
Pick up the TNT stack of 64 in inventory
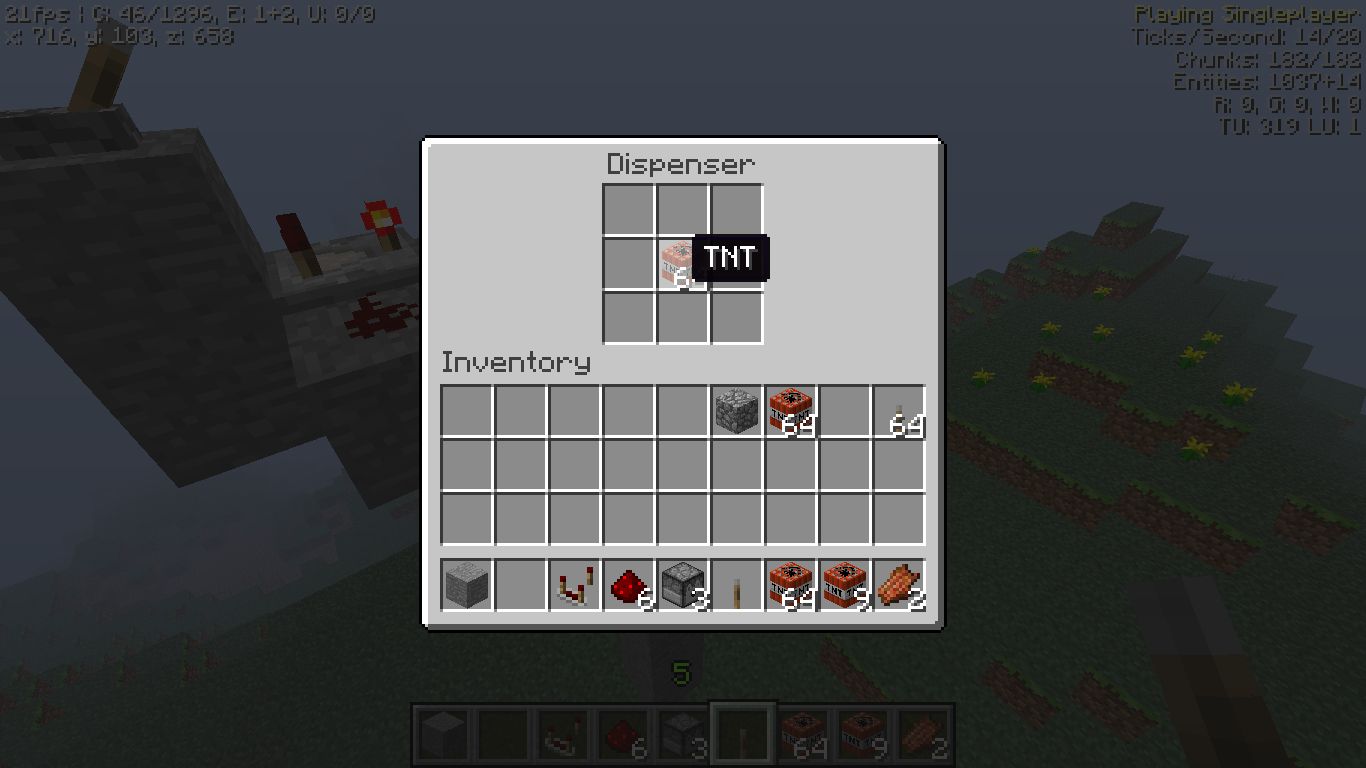pos(790,411)
